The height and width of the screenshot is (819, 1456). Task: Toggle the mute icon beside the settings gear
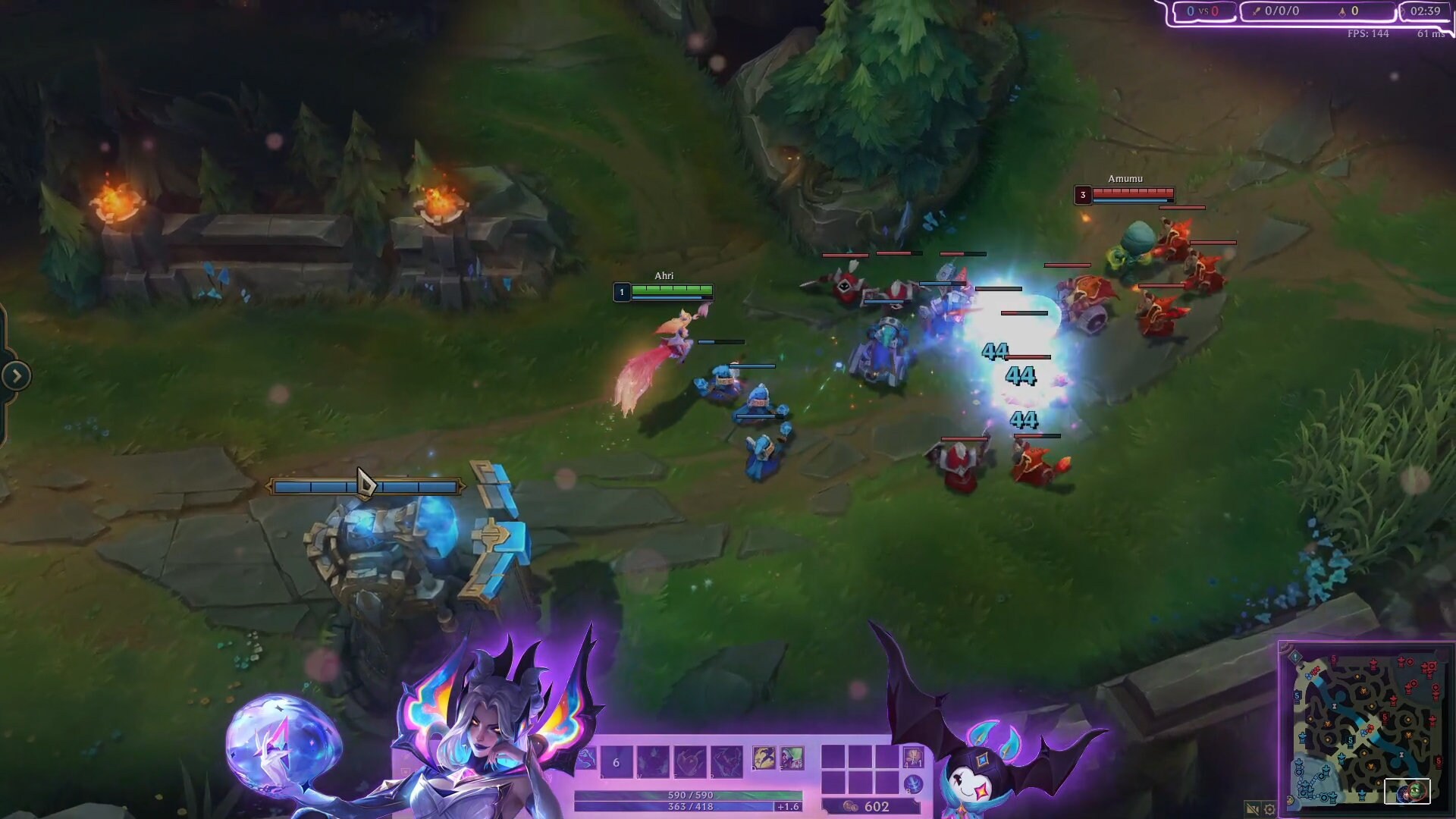[1252, 809]
